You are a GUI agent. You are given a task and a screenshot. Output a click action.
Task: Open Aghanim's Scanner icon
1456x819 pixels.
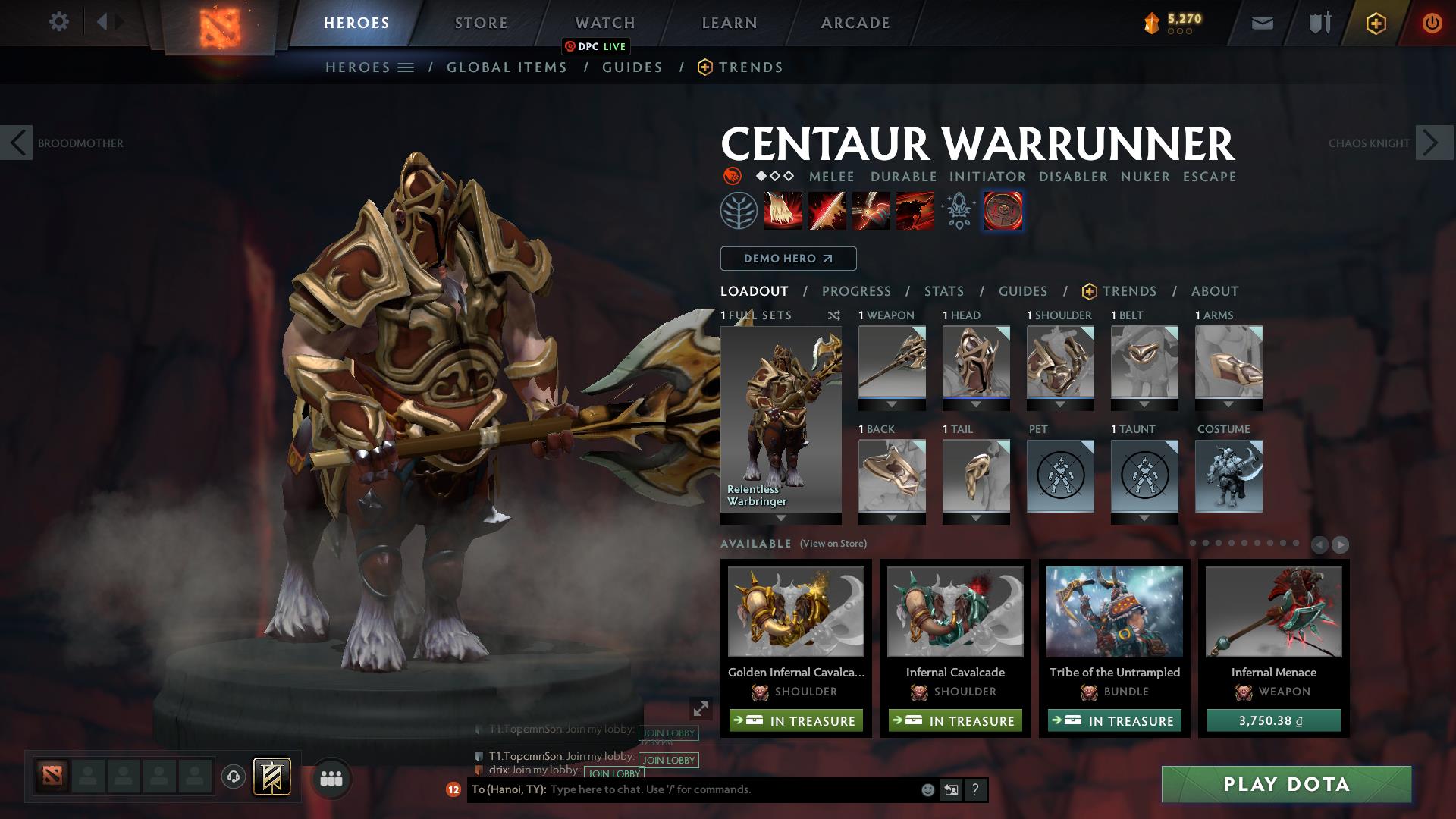click(x=958, y=211)
